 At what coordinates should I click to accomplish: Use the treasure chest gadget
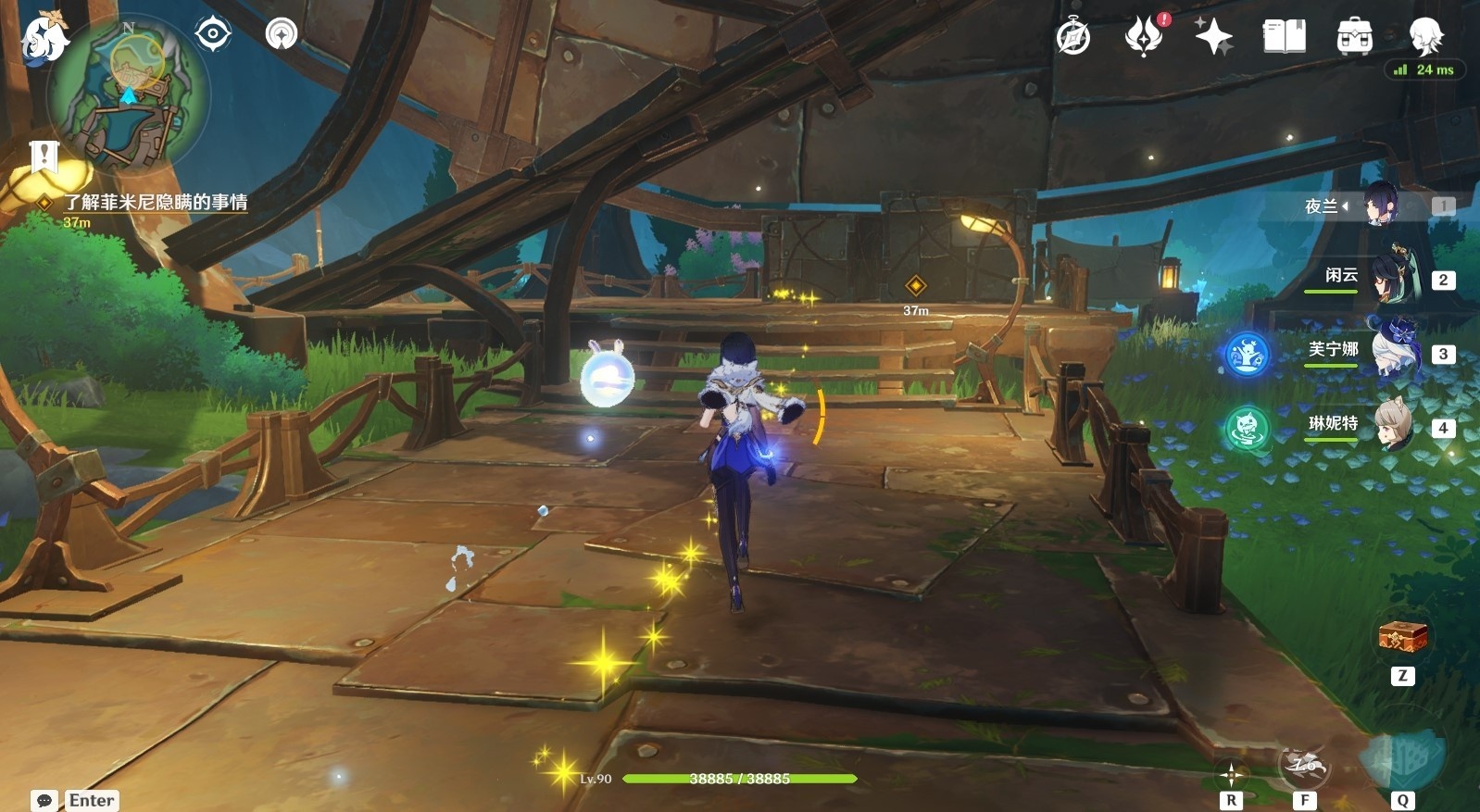[1402, 637]
